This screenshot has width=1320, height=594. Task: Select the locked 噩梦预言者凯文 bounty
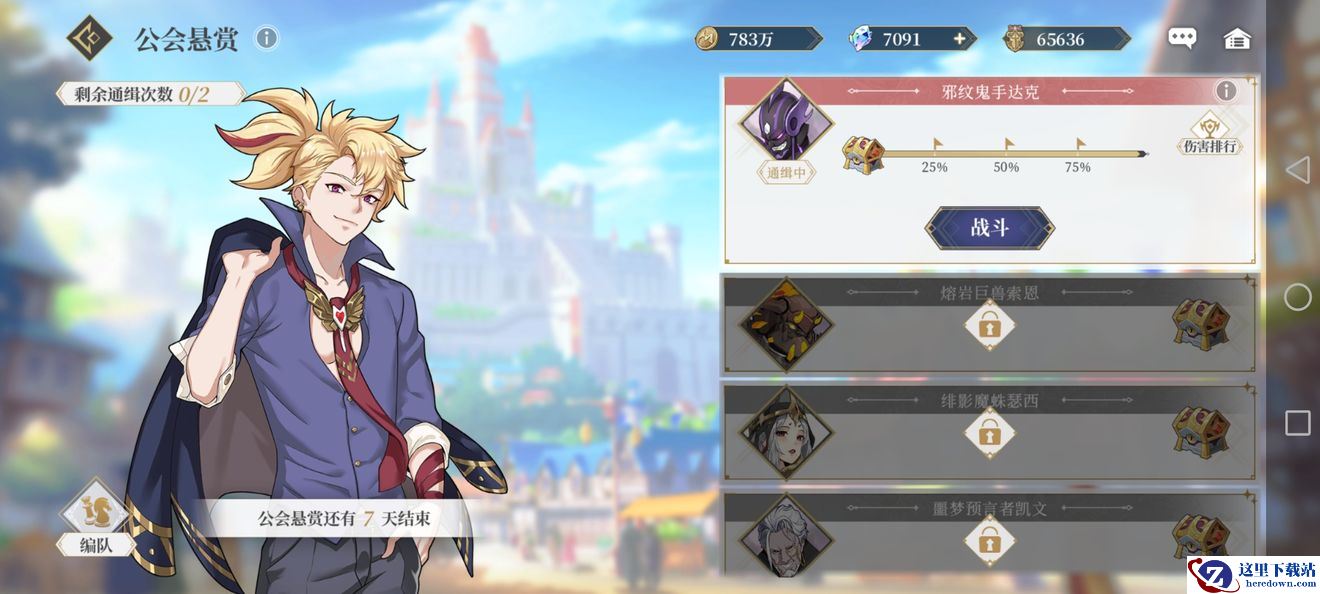pos(989,538)
